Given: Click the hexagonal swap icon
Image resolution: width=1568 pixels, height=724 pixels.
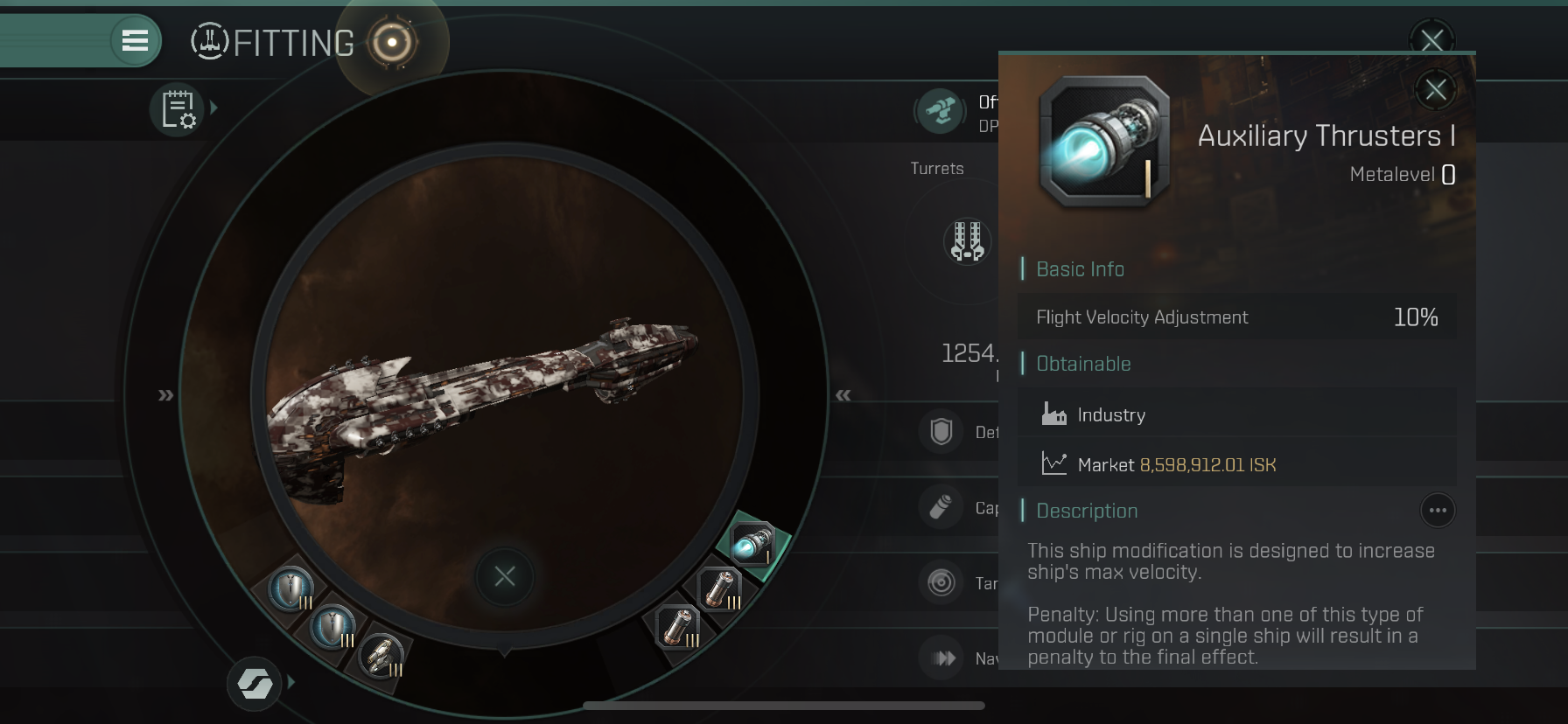Looking at the screenshot, I should pos(254,683).
